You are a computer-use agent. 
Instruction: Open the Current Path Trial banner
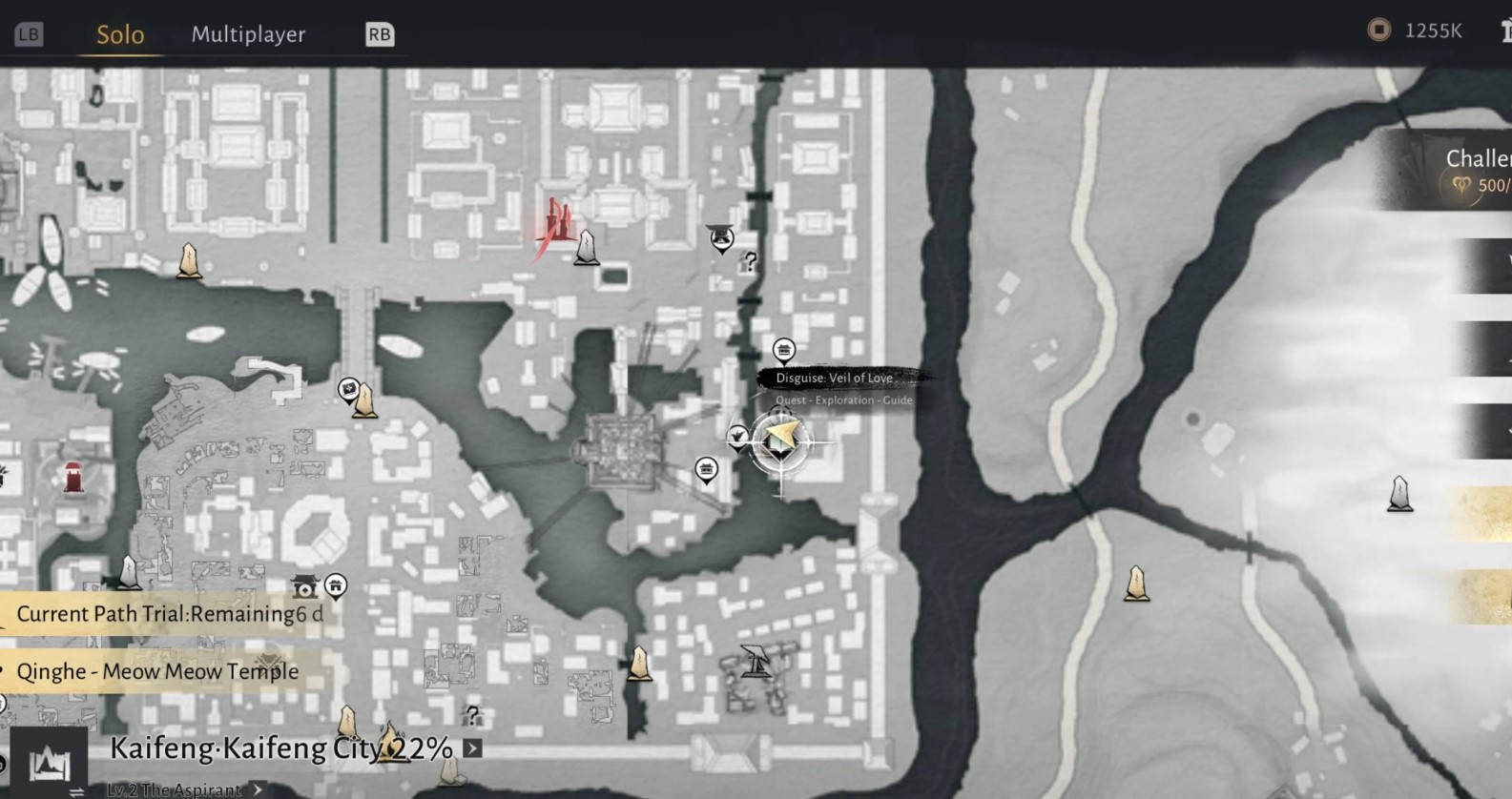pyautogui.click(x=169, y=614)
